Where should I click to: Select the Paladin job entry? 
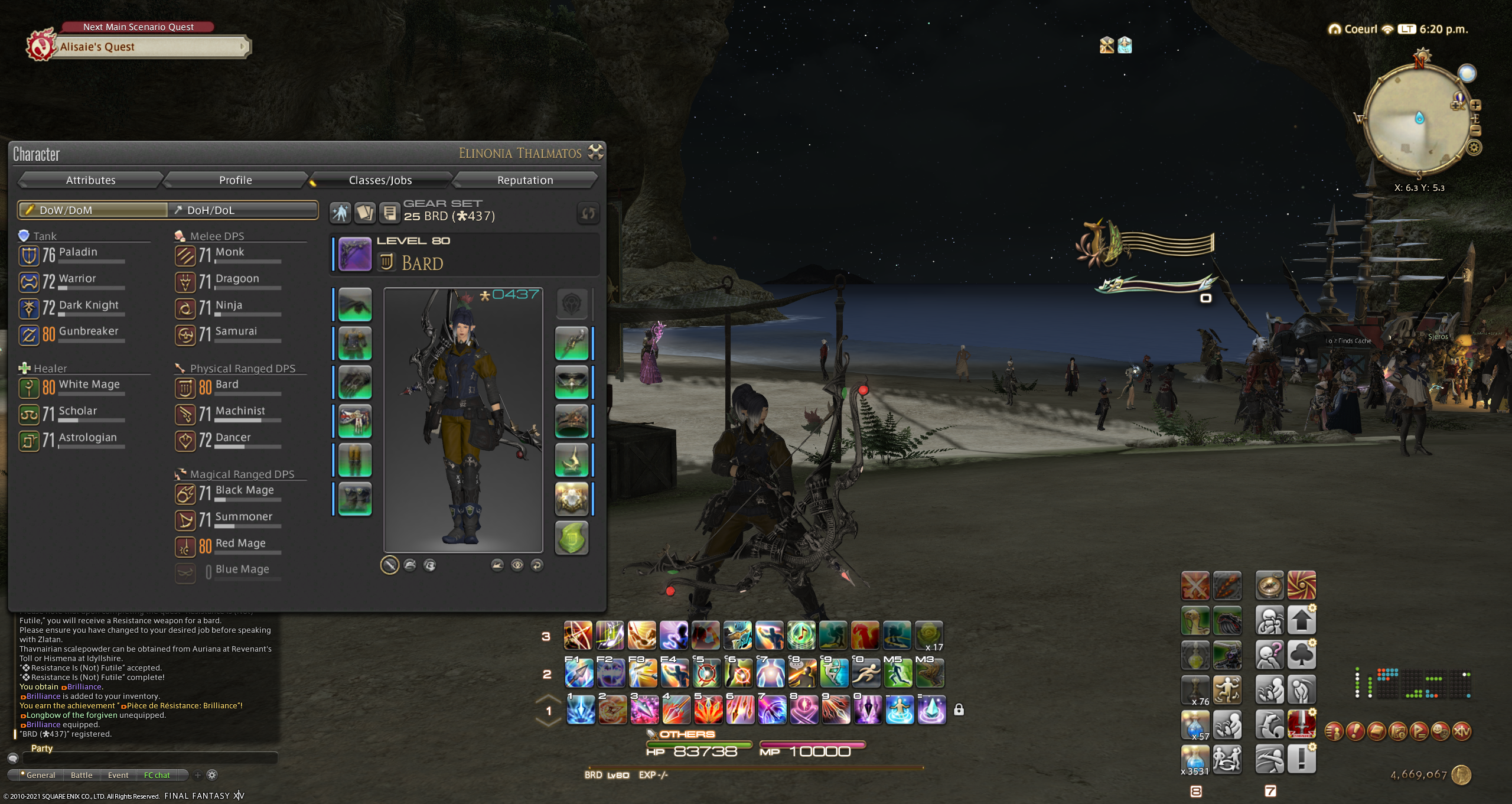[77, 253]
